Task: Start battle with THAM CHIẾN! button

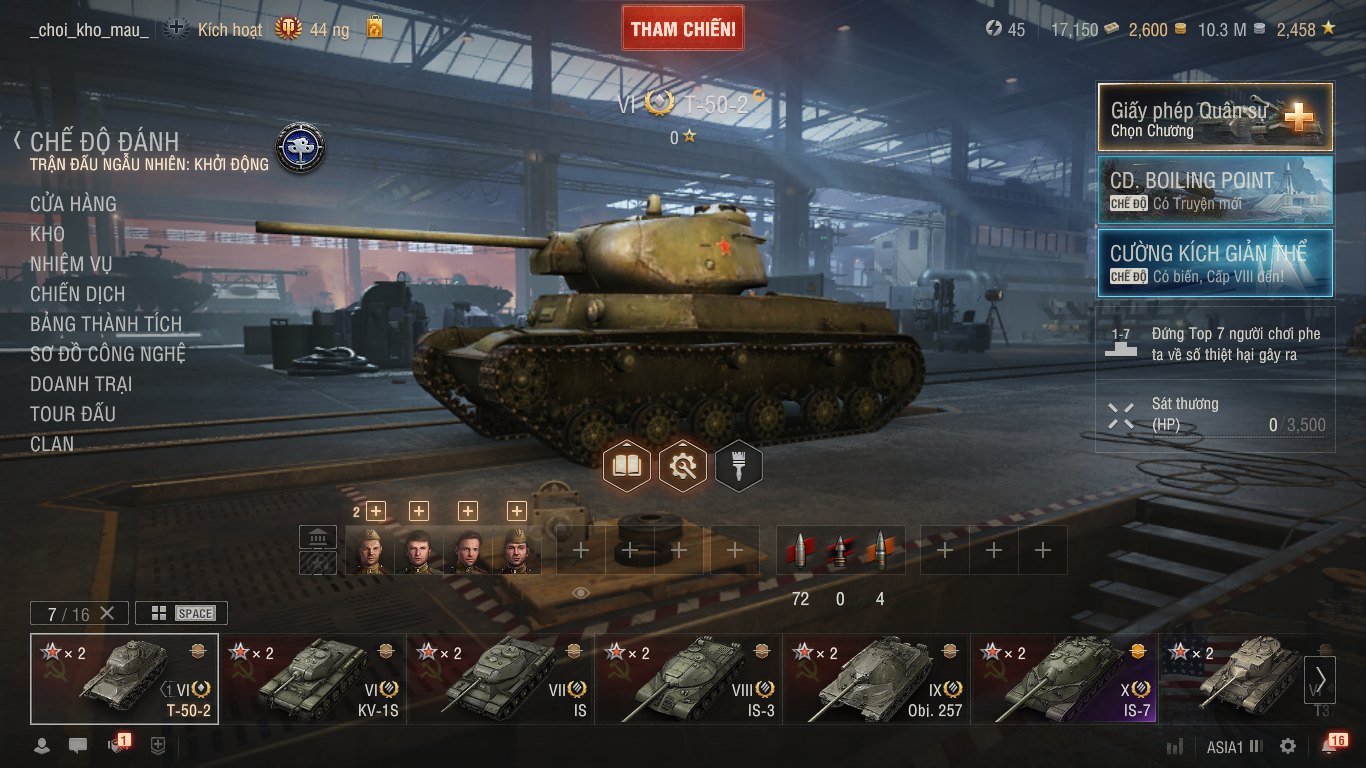Action: [x=683, y=29]
